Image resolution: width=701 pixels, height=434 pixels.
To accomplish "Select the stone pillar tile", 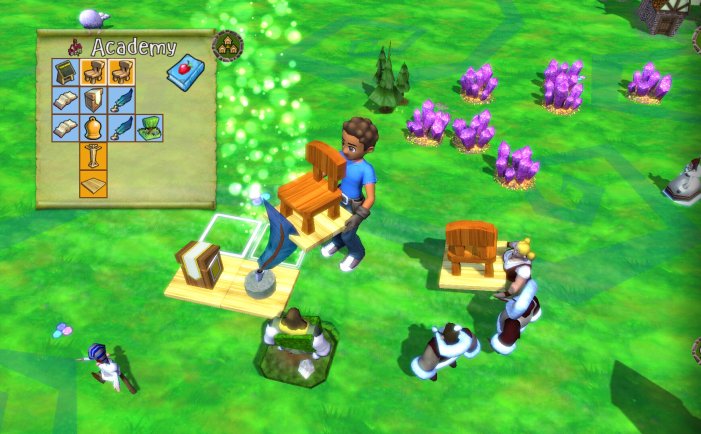I will 93,156.
